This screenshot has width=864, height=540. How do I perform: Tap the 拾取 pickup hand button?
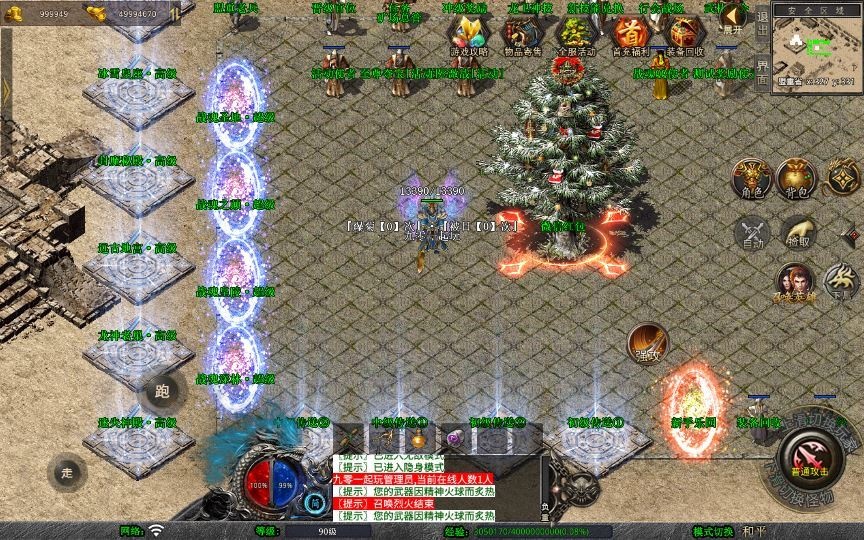tap(796, 232)
